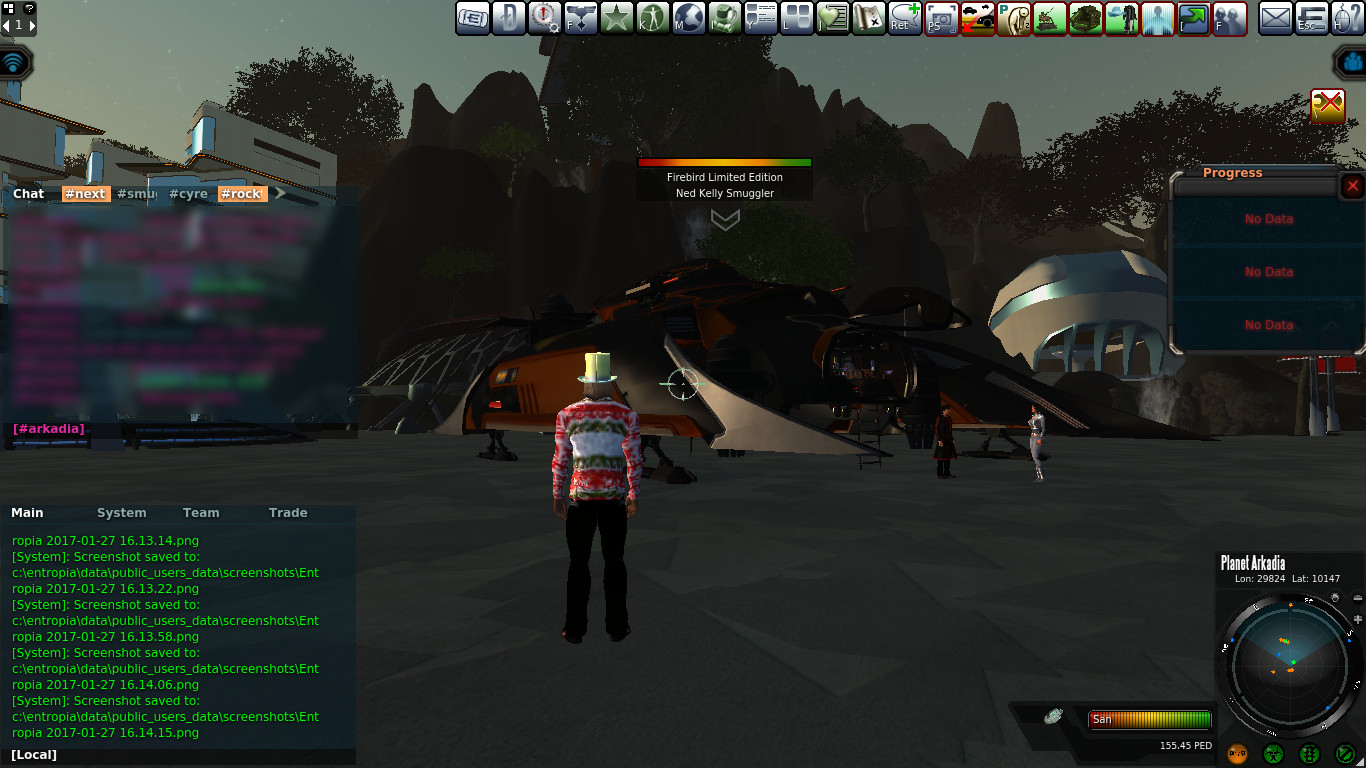Viewport: 1366px width, 768px height.
Task: Go to the next desktop page arrow
Action: 31,25
